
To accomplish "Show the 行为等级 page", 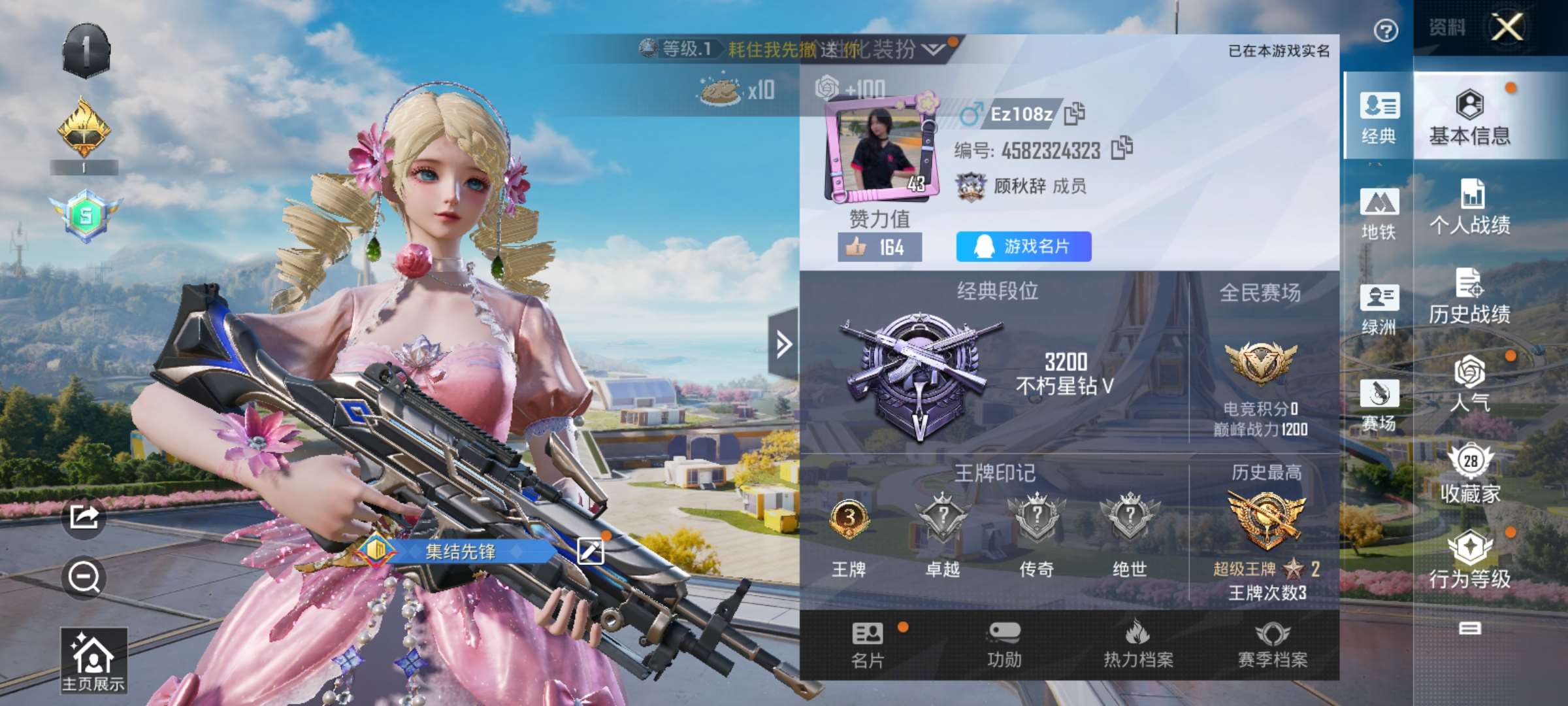I will [1470, 561].
